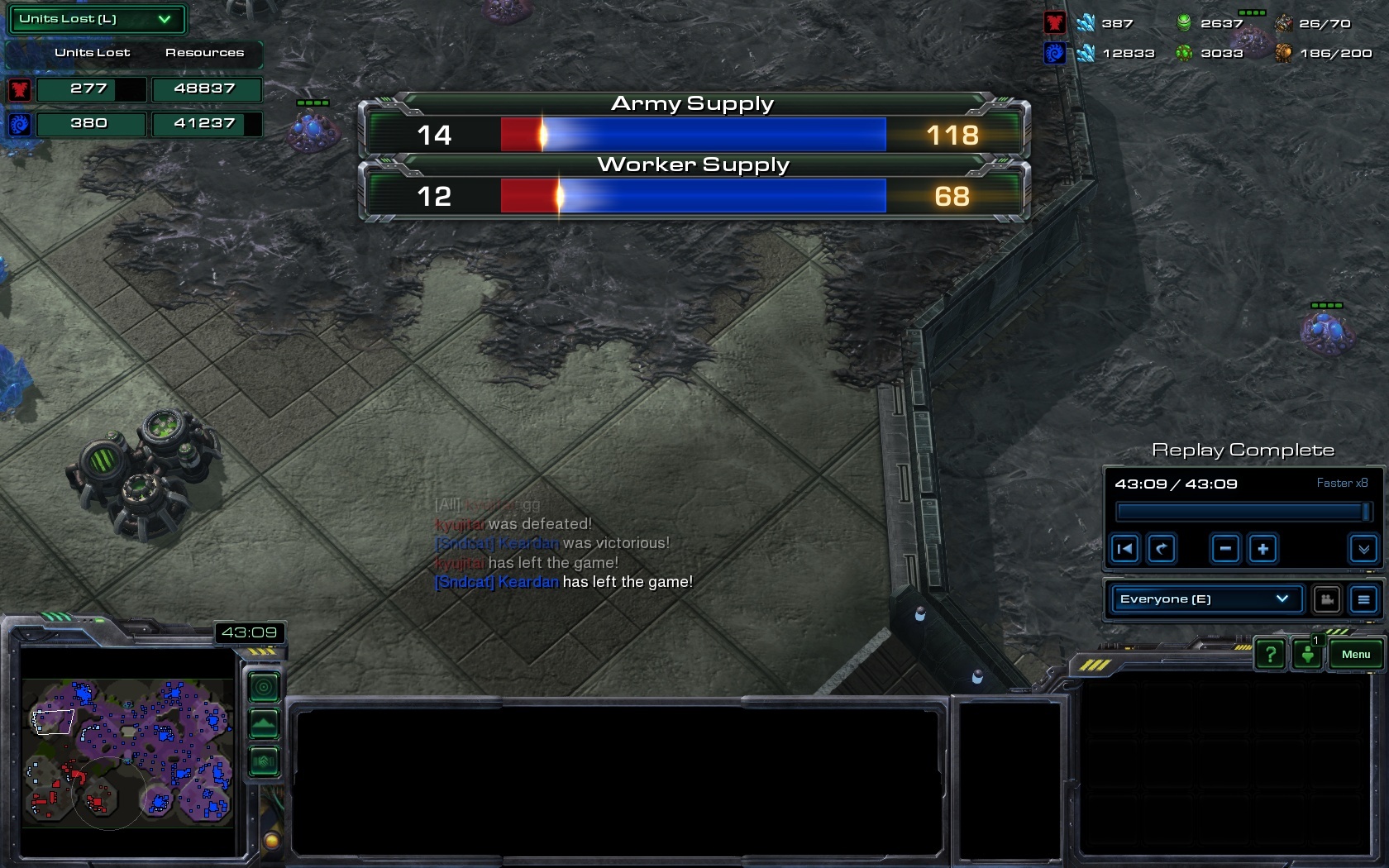This screenshot has height=868, width=1389.
Task: Open the green player social button
Action: pos(1307,655)
